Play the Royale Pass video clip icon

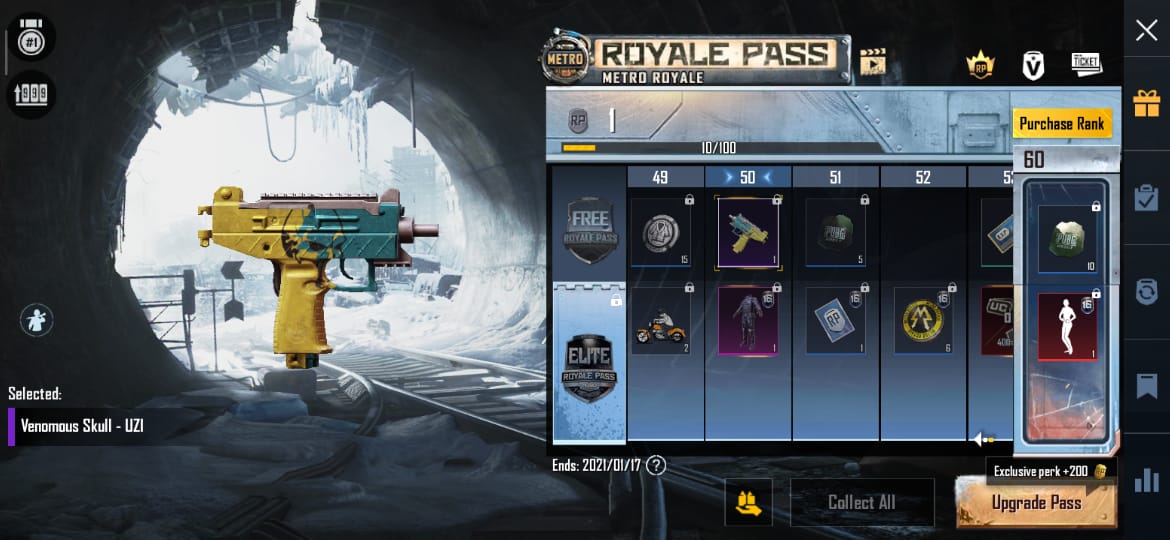(873, 63)
